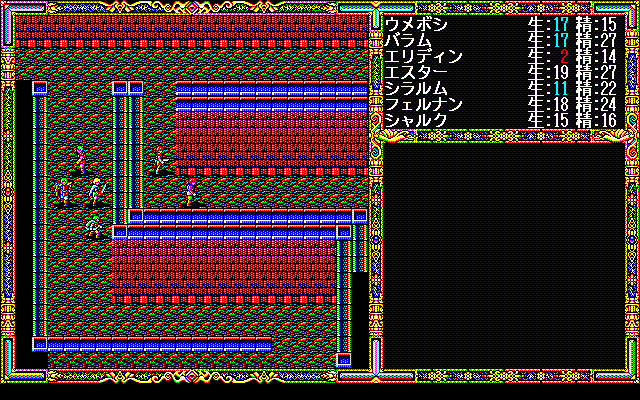
Task: Select シャルク at the bottom of the roster
Action: [x=417, y=119]
